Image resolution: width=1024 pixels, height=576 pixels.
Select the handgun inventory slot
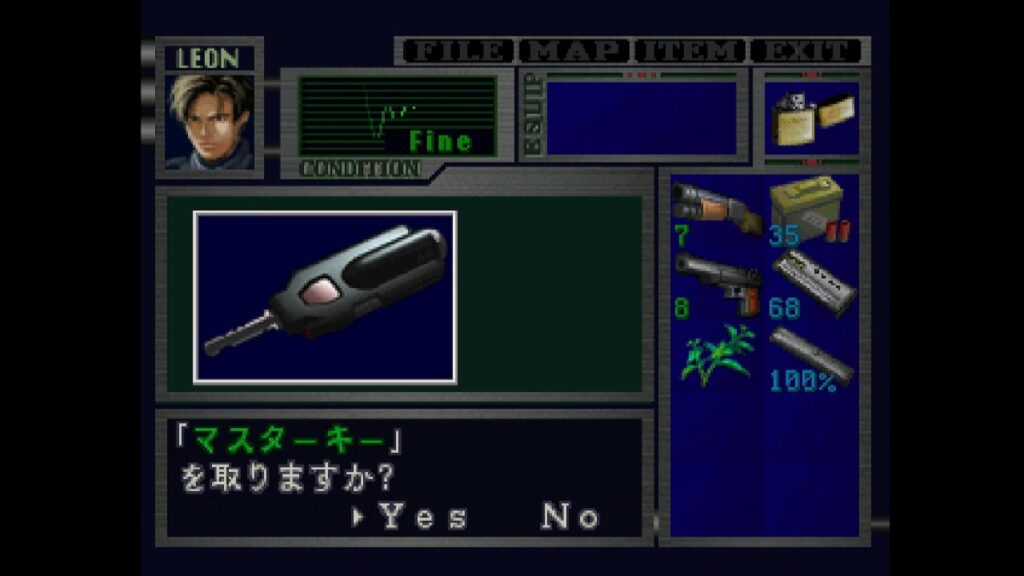pos(716,284)
